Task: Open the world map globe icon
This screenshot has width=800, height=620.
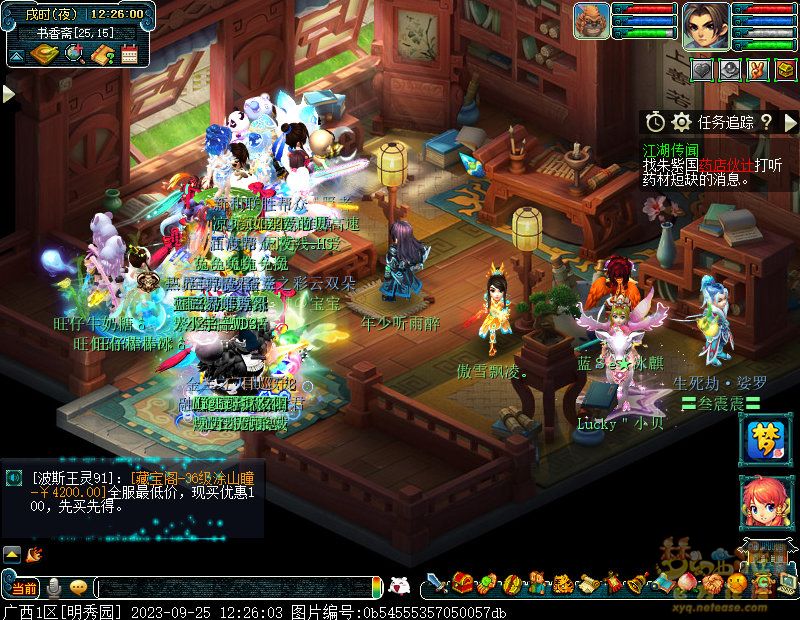Action: (x=72, y=55)
